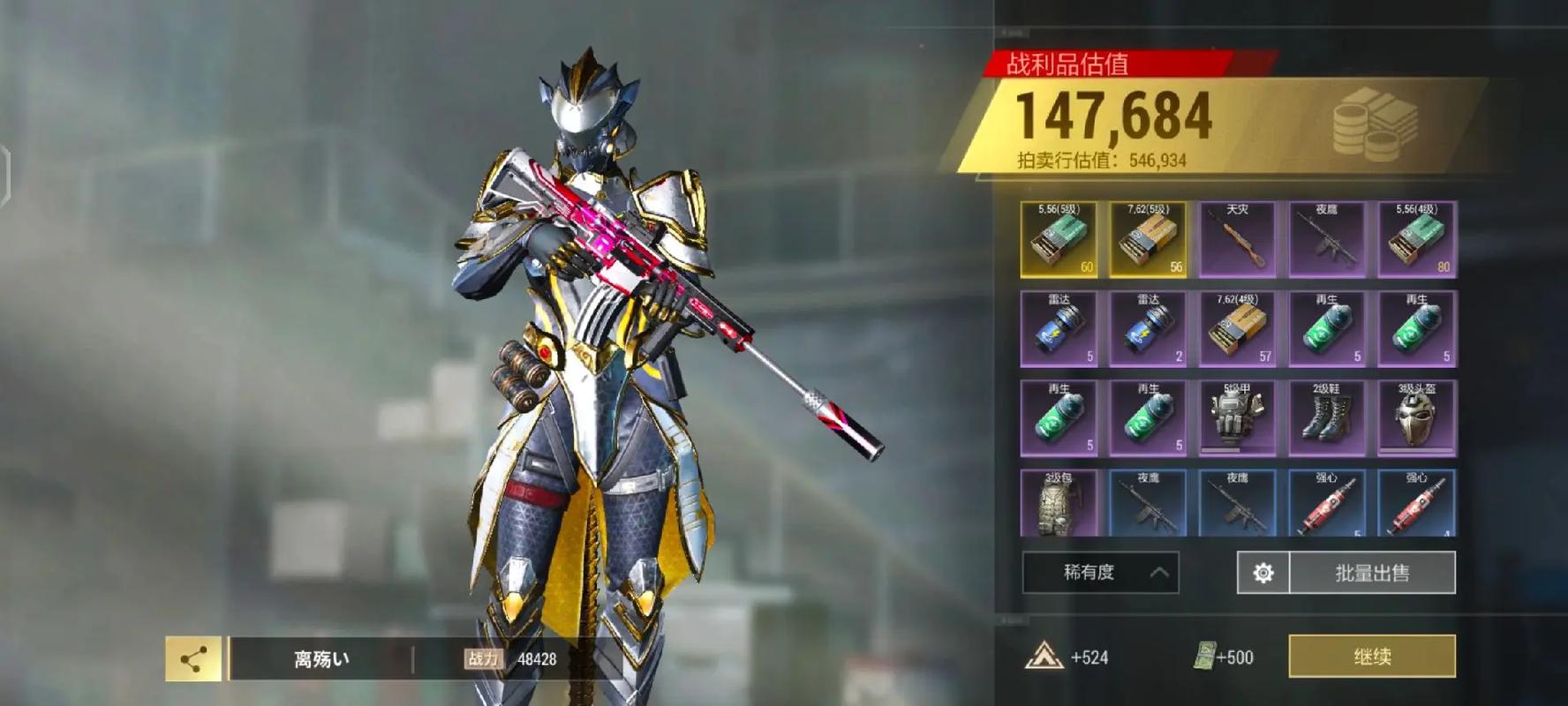
Task: Select the 雷达 item stack of 2
Action: (1148, 329)
